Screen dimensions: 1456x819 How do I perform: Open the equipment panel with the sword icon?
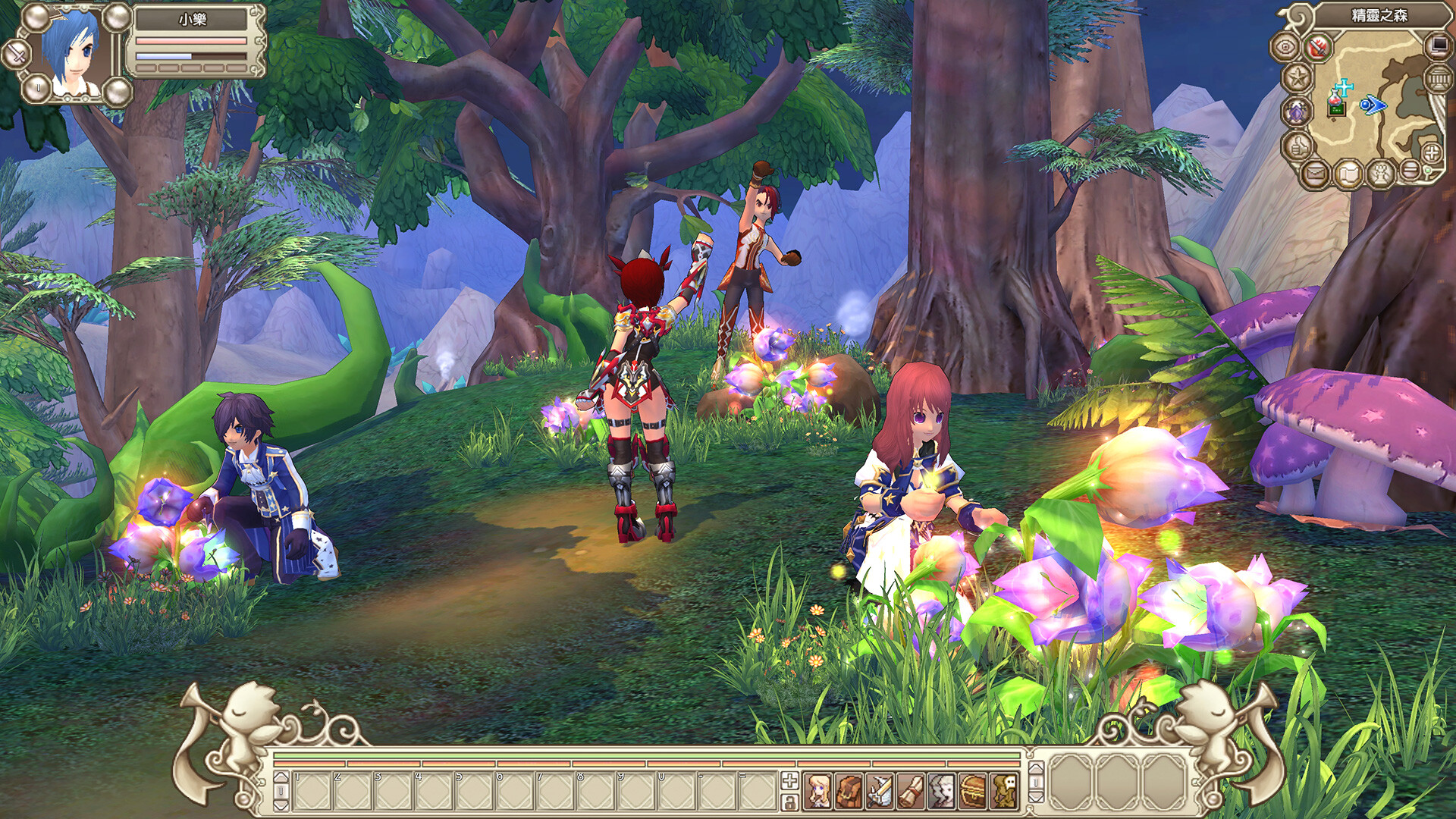(877, 790)
